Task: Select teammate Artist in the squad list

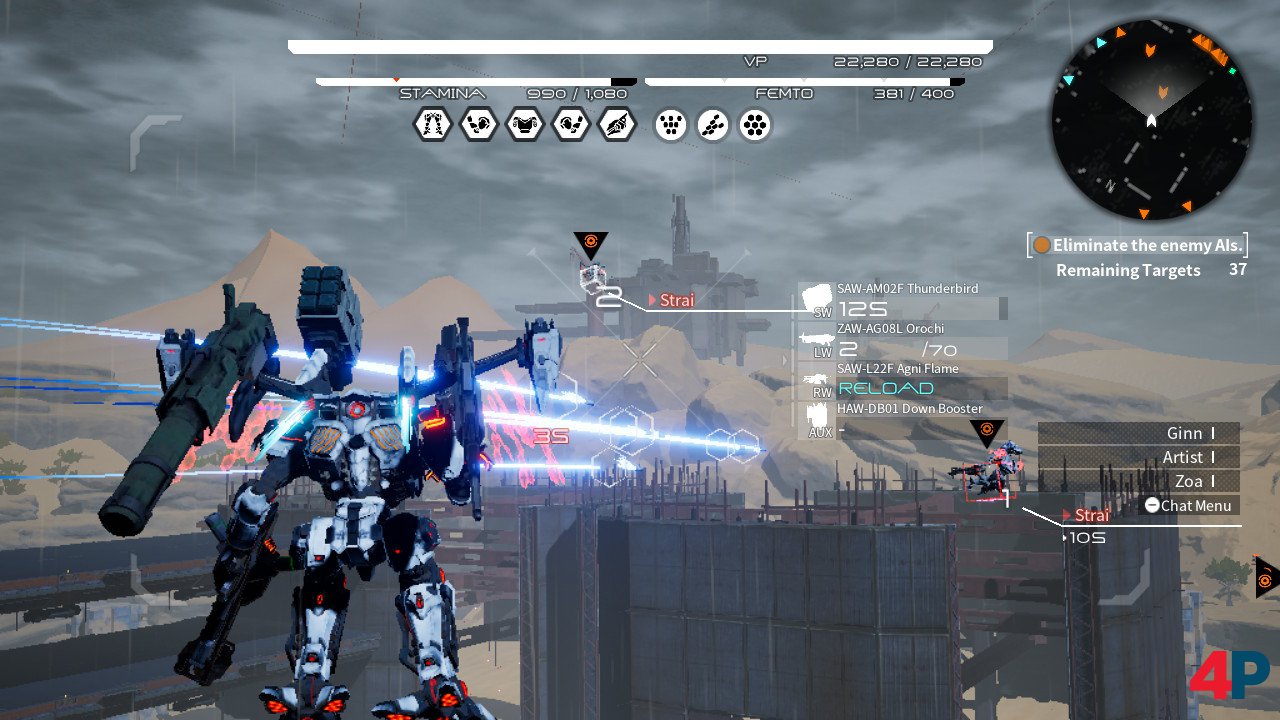Action: [x=1139, y=457]
